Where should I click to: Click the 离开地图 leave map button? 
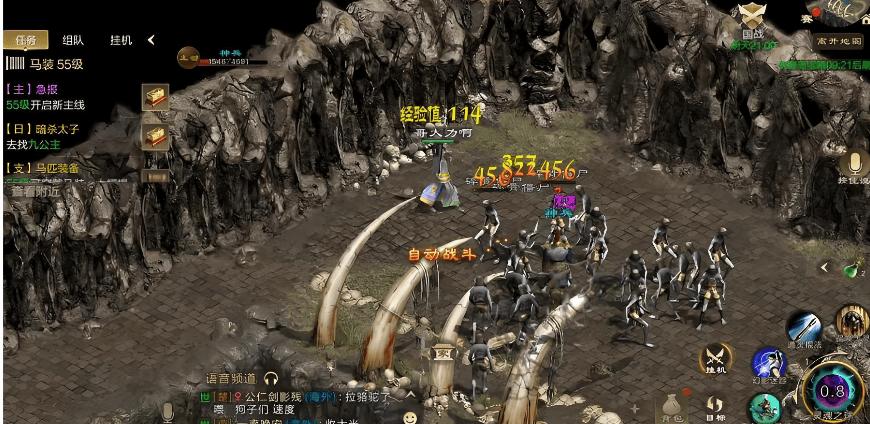pyautogui.click(x=837, y=42)
